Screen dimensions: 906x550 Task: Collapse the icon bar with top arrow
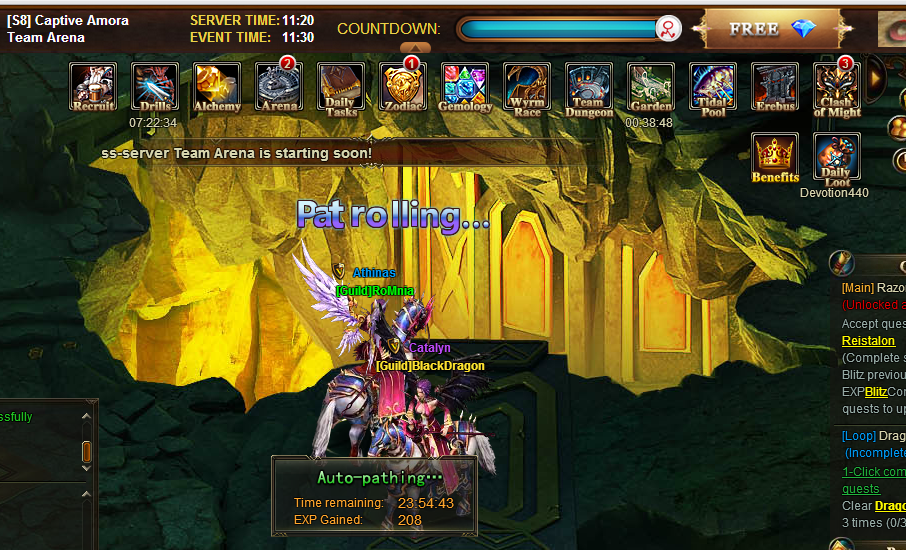coord(415,47)
